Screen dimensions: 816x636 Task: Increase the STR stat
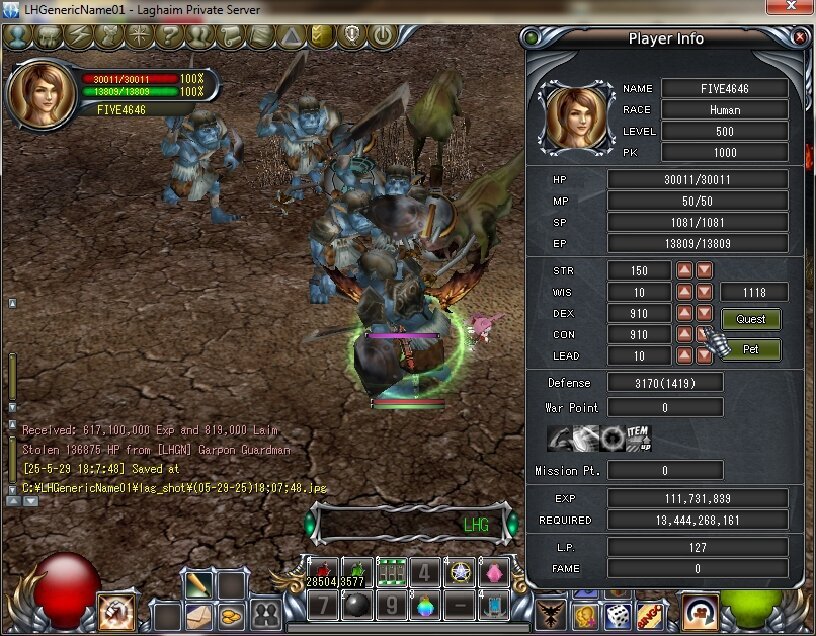point(684,271)
